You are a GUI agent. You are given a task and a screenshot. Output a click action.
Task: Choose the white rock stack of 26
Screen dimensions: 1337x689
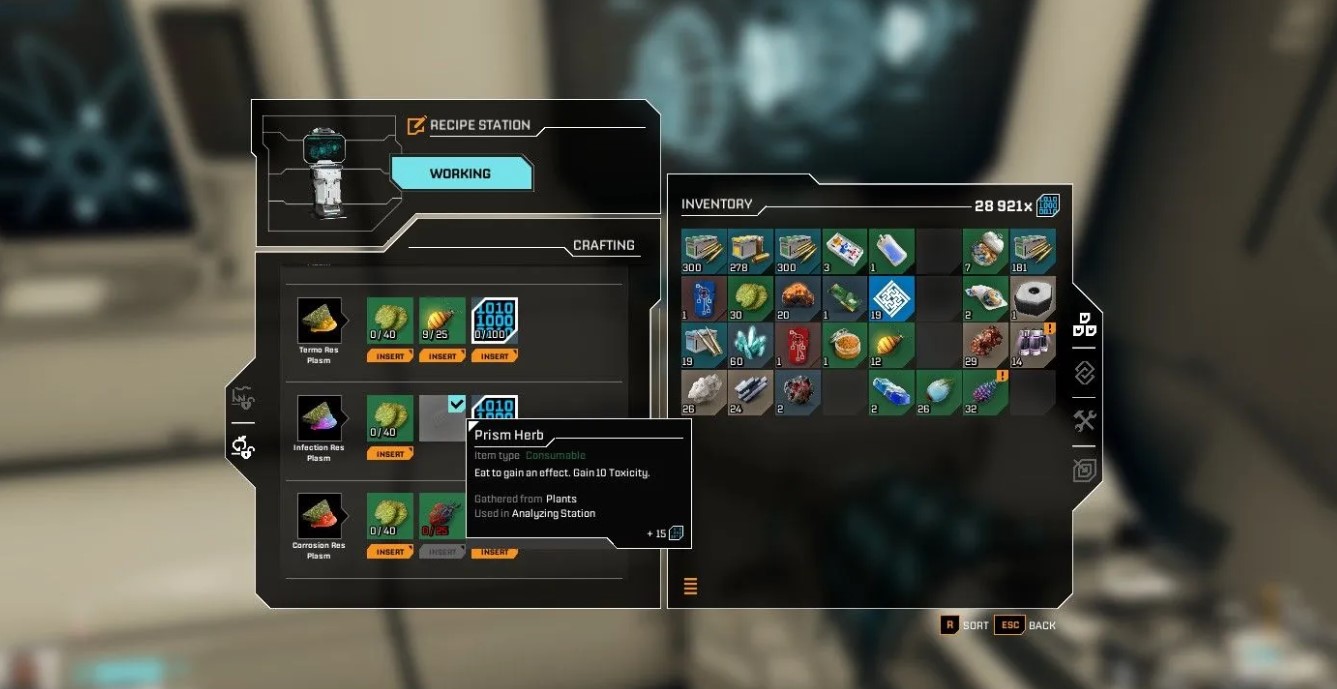[704, 392]
